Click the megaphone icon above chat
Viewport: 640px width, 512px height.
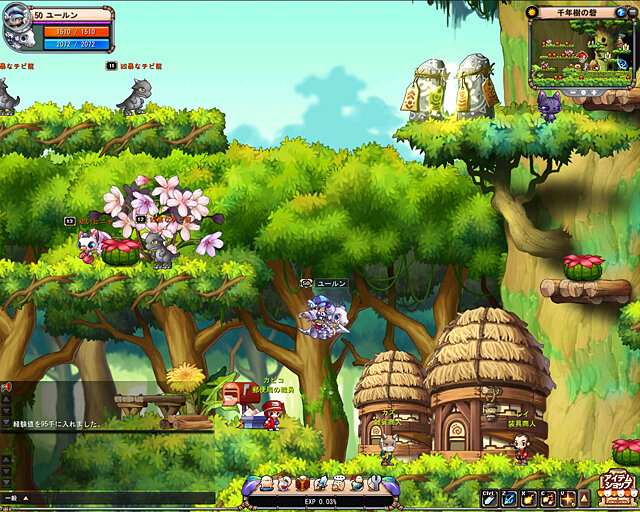6,386
